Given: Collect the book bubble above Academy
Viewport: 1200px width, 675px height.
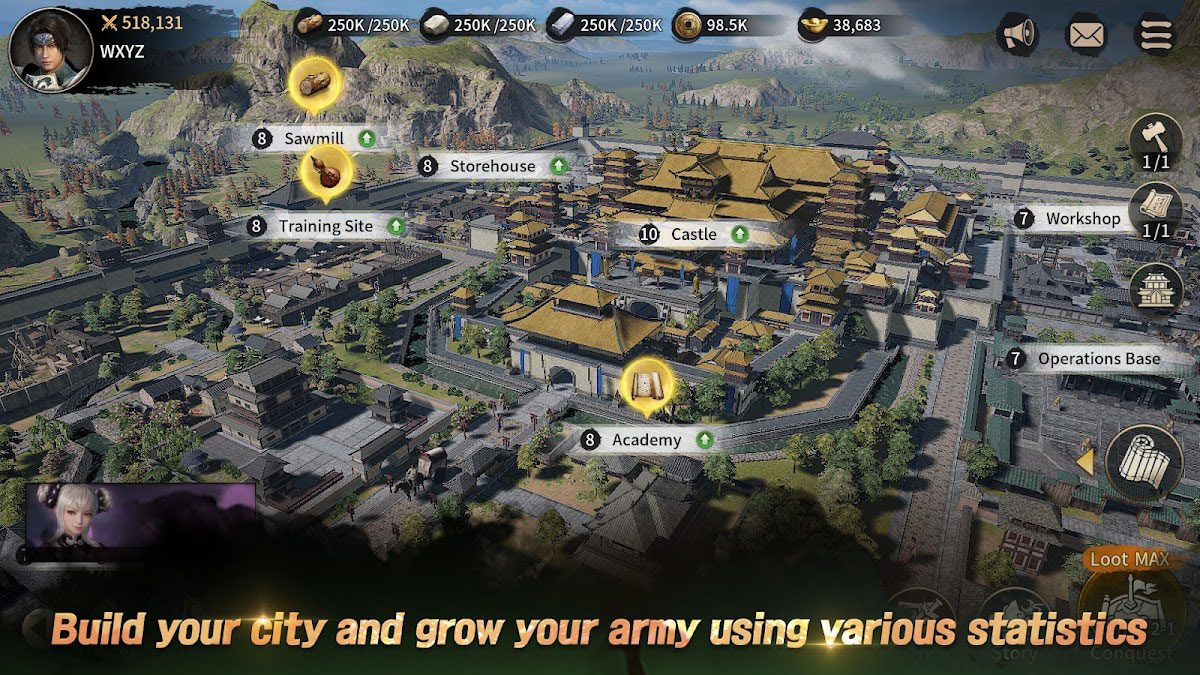Looking at the screenshot, I should pos(646,385).
